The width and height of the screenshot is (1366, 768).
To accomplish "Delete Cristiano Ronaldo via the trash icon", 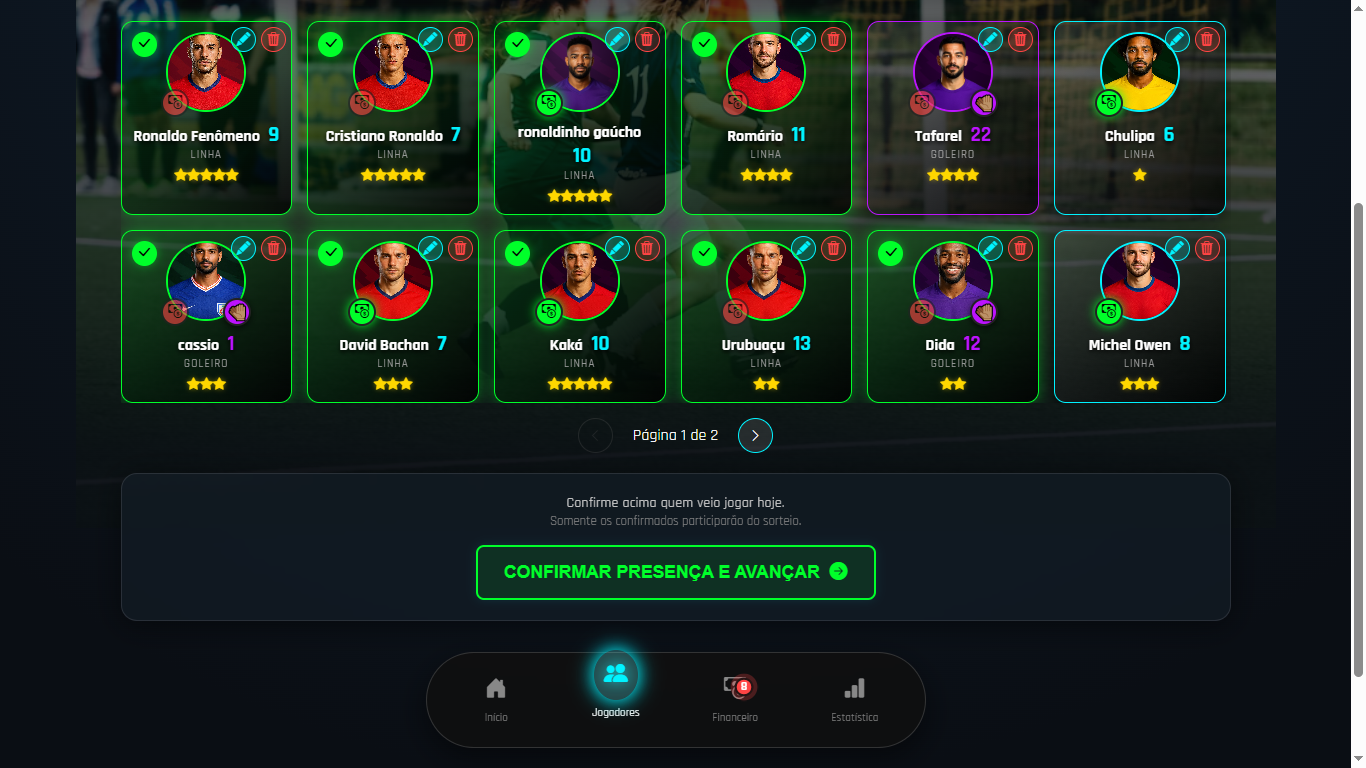I will pos(459,40).
